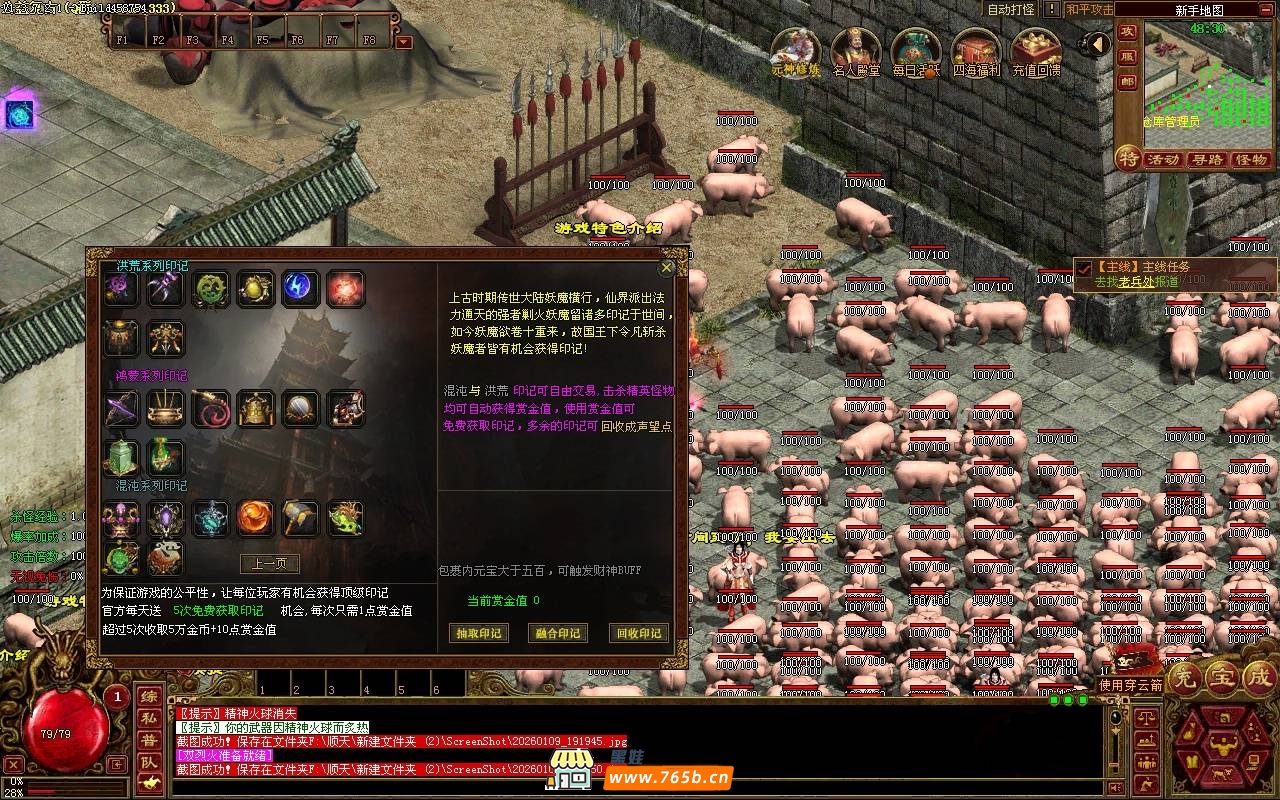The width and height of the screenshot is (1280, 800).
Task: Open 四海福利 welfare chest
Action: (x=976, y=52)
